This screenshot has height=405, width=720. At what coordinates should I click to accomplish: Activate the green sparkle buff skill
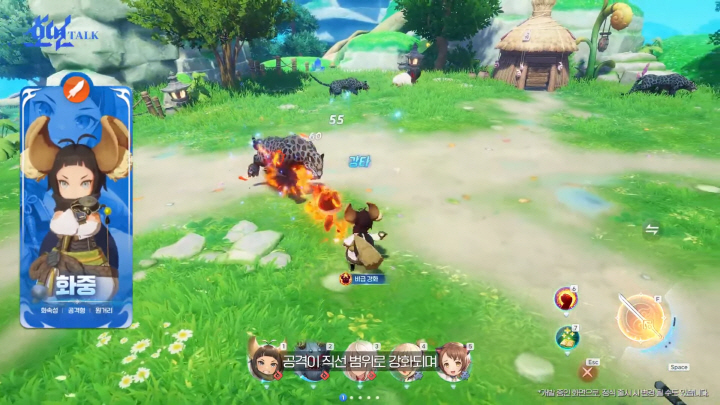[x=567, y=337]
